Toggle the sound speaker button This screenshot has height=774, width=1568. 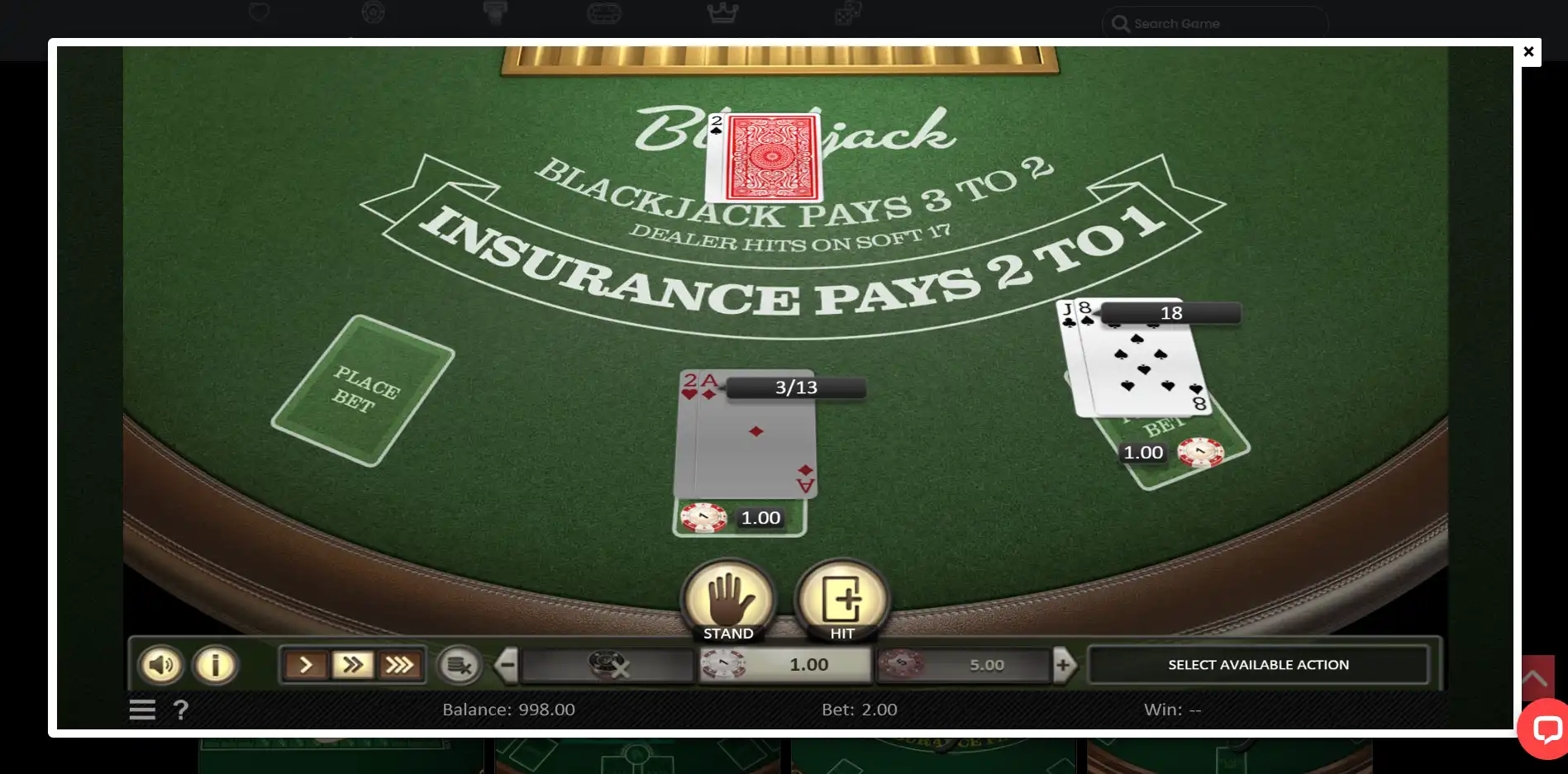click(x=161, y=665)
